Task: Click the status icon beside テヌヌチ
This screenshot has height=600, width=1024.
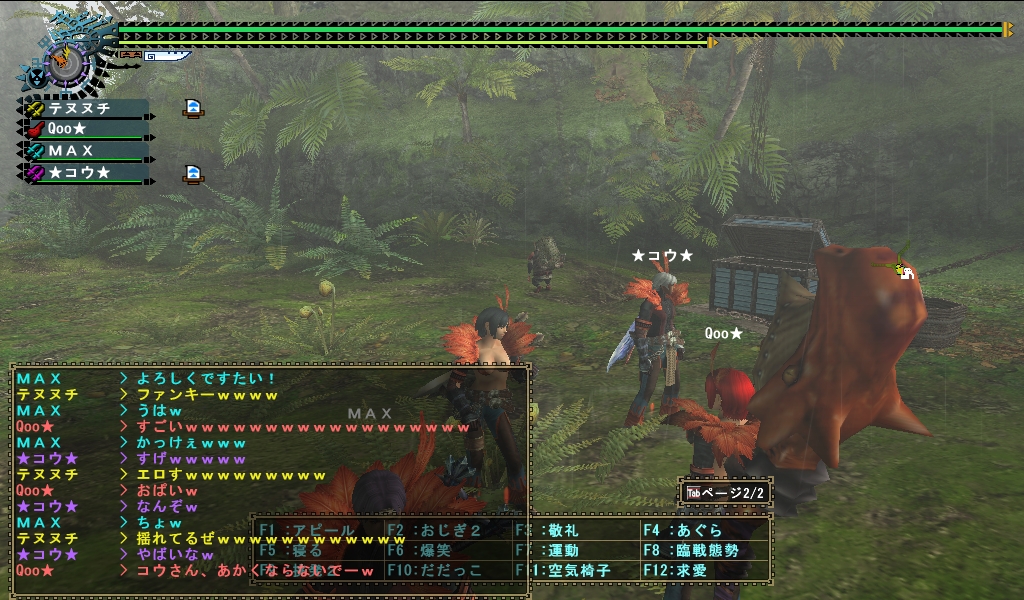Action: click(194, 108)
